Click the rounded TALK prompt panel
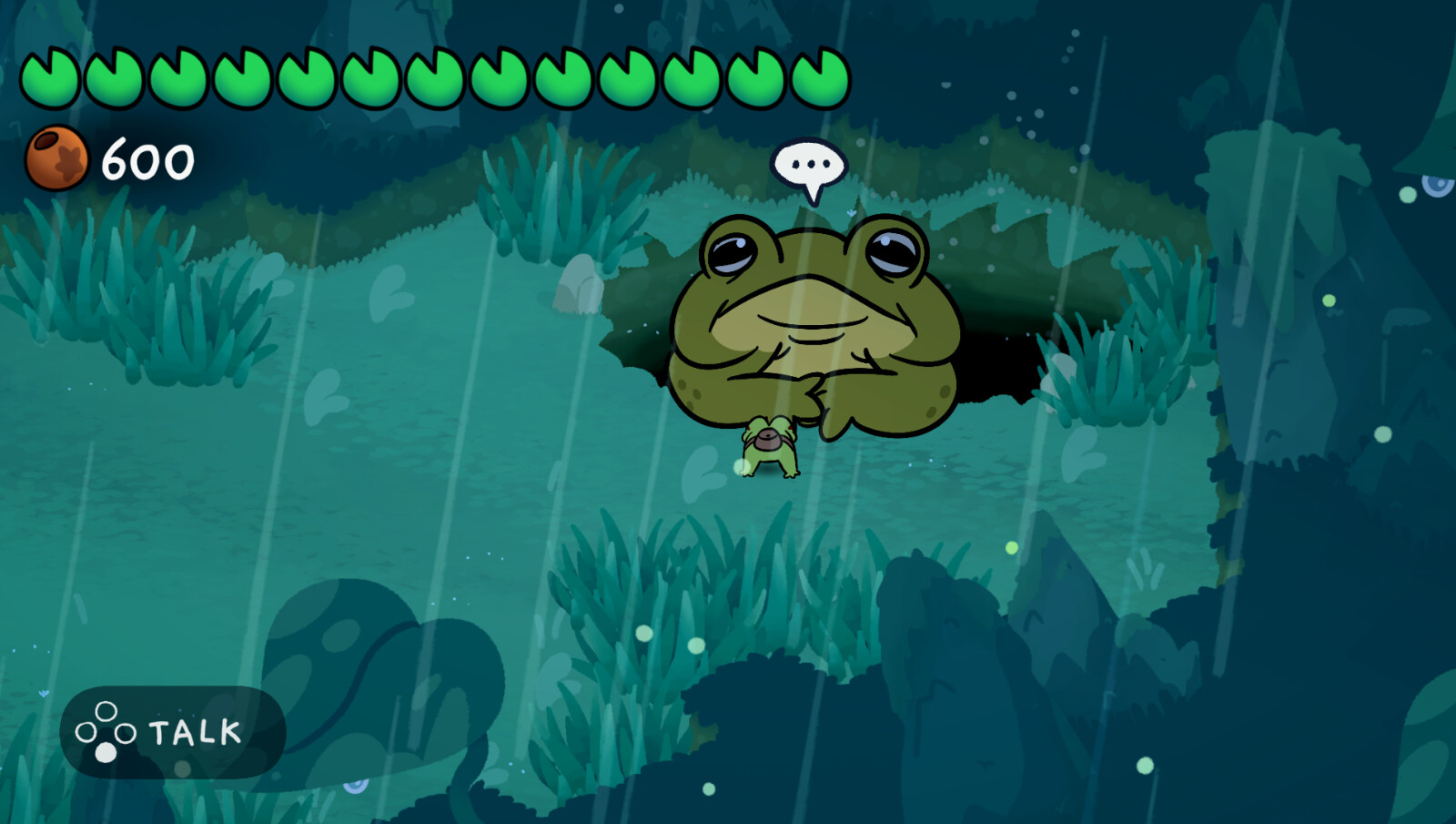Image resolution: width=1456 pixels, height=824 pixels. 173,731
